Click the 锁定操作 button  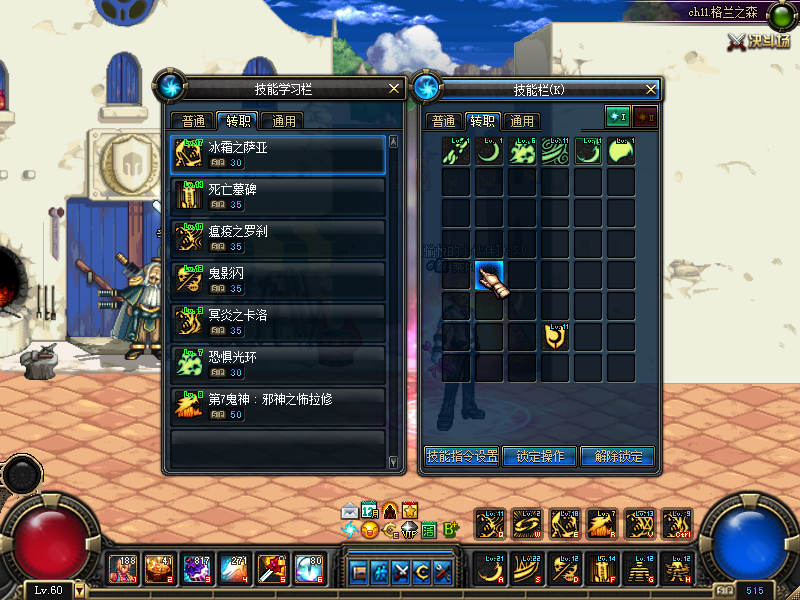pos(540,456)
